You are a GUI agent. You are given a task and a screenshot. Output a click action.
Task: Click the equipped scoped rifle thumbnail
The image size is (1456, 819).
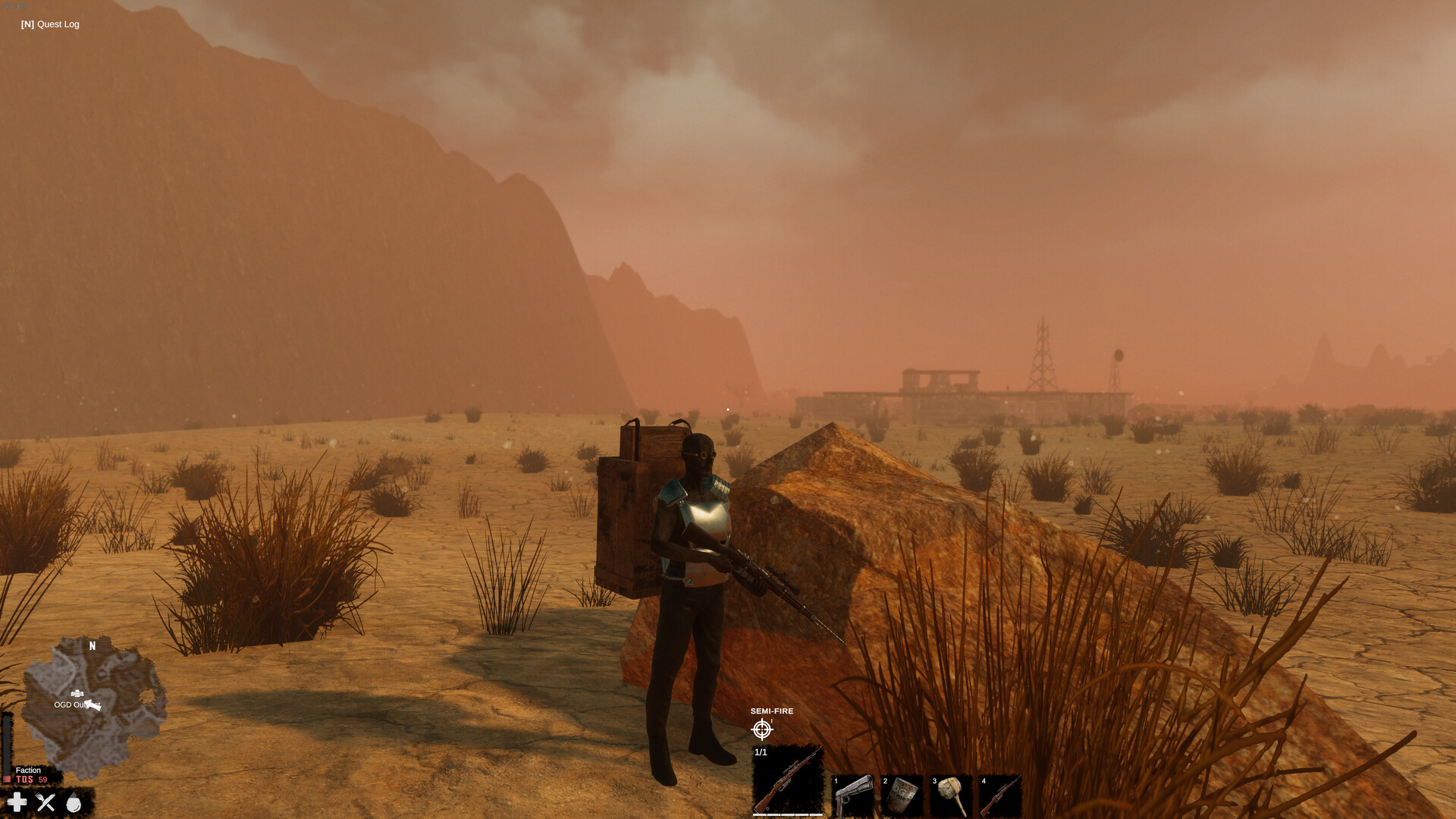click(x=789, y=780)
